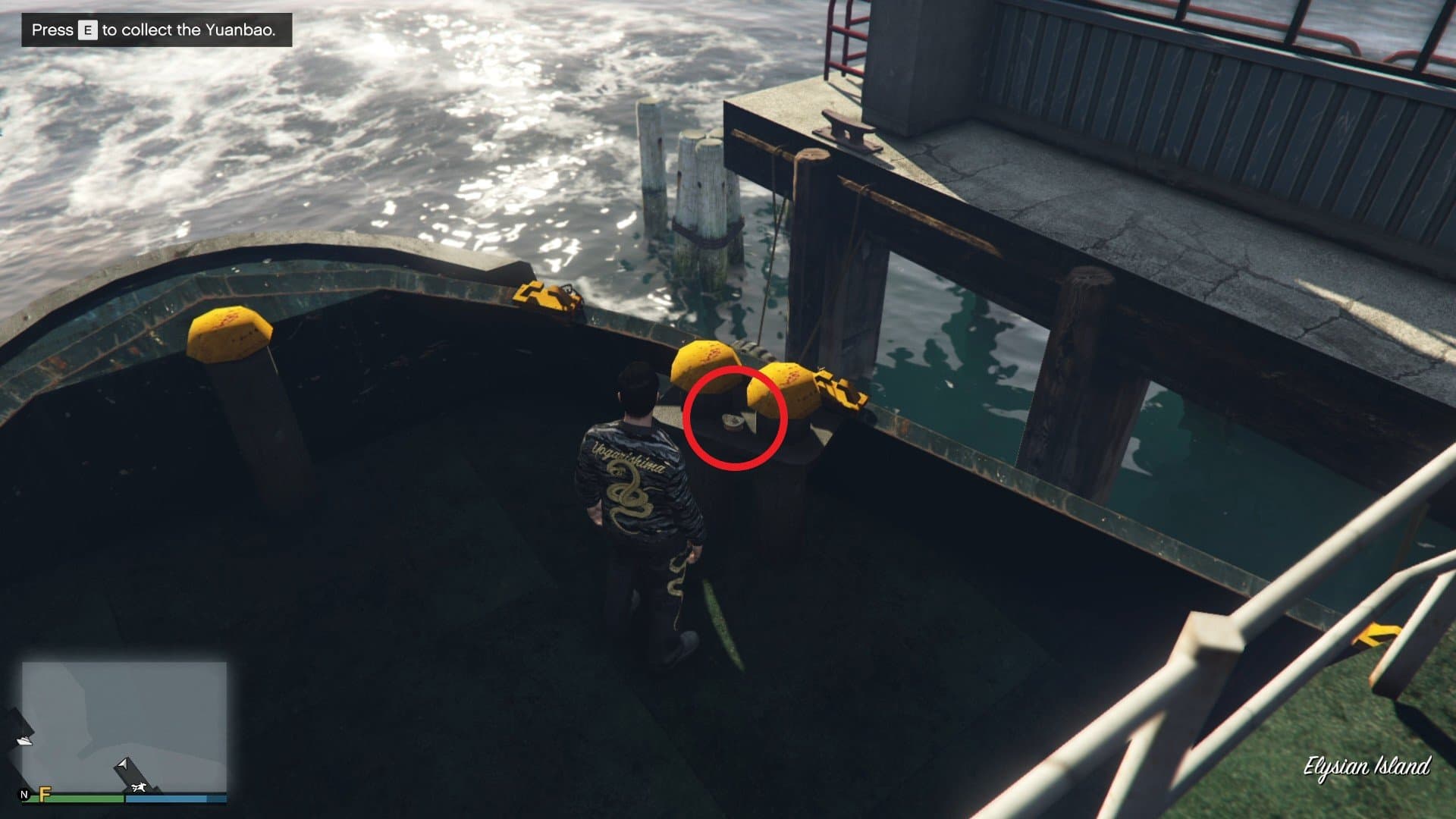Screen dimensions: 1456x819
Task: Select the yacht blip on the minimap
Action: click(24, 739)
